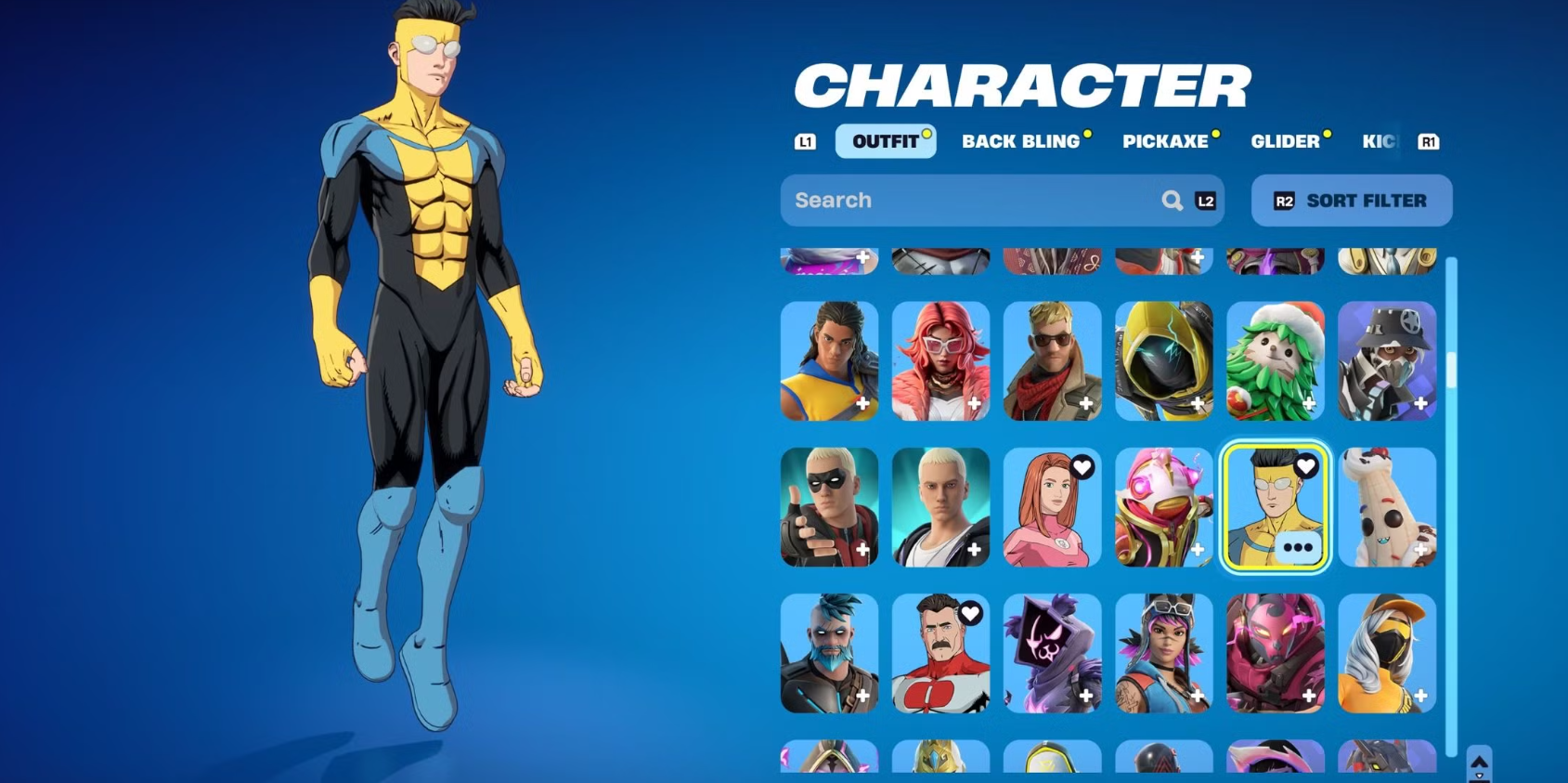Click the L1 bumper icon left of Outfit
This screenshot has width=1568, height=783.
pyautogui.click(x=805, y=141)
